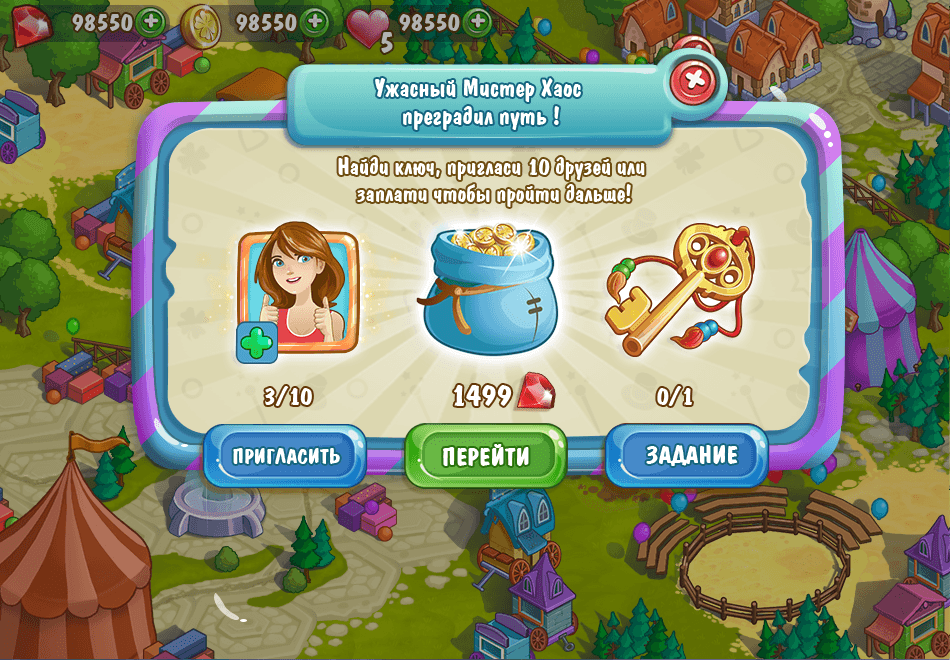Open the Задание quest button

(x=691, y=456)
